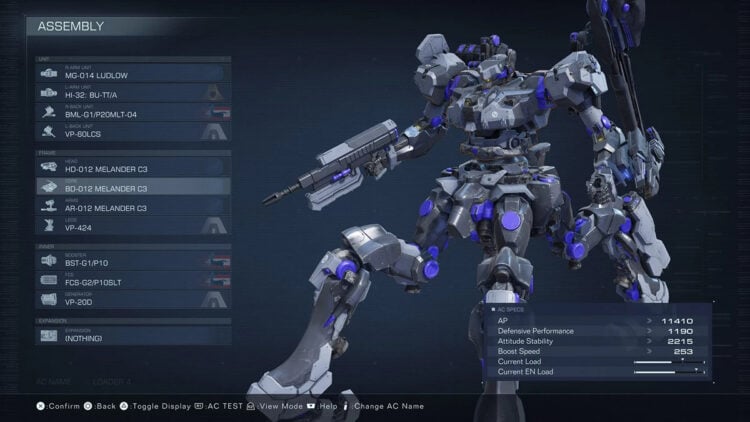Open the legs slot VP-424
This screenshot has height=422, width=750.
(x=130, y=225)
